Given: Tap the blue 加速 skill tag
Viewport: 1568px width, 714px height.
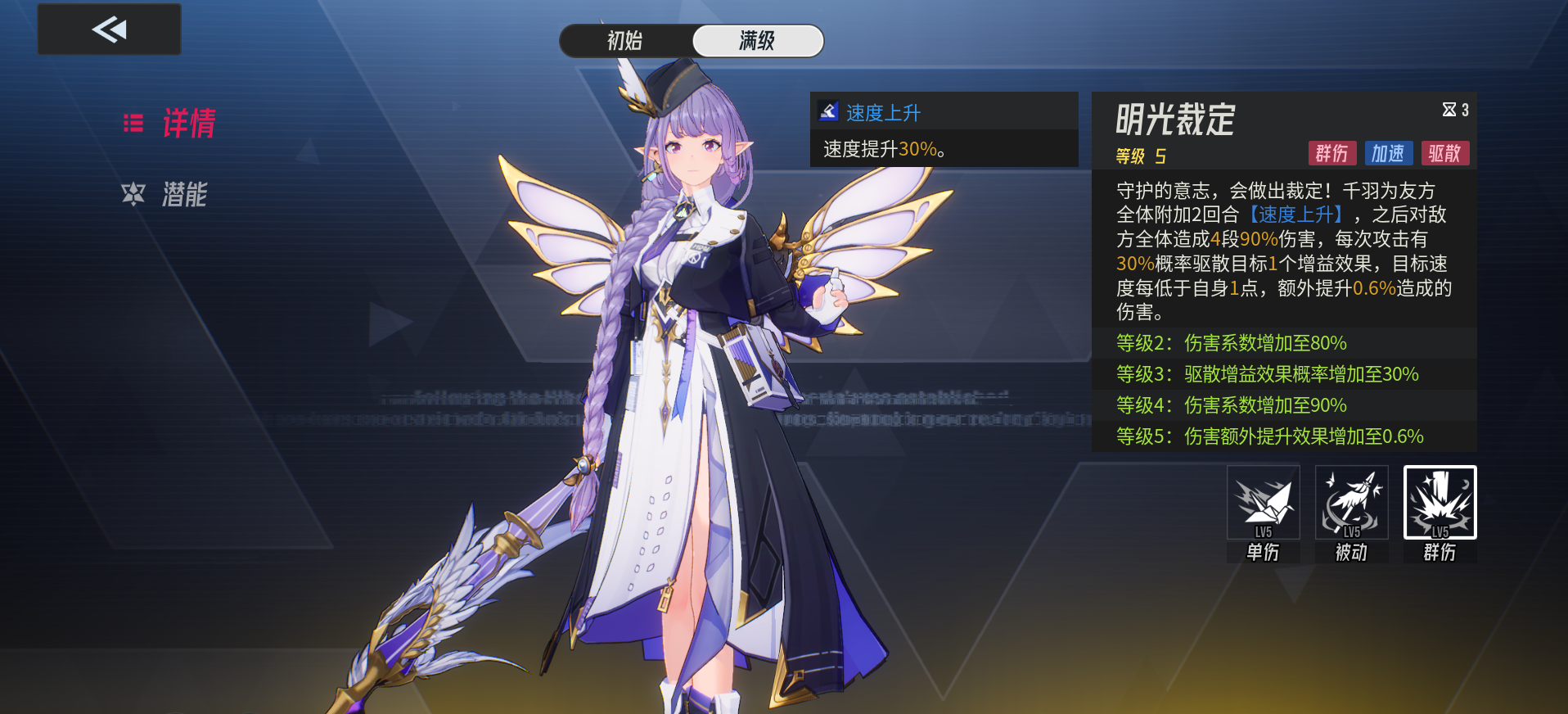Looking at the screenshot, I should coord(1388,153).
